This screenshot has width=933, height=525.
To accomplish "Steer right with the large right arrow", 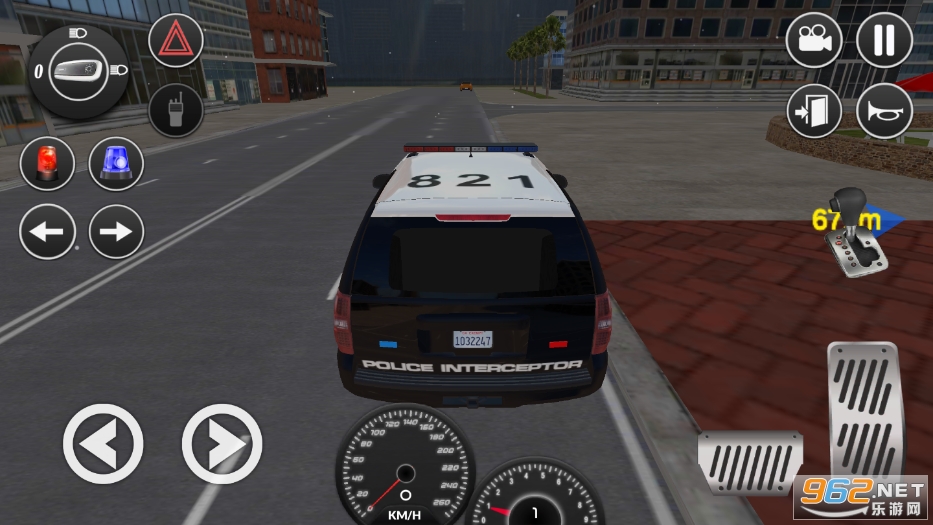I will (221, 443).
